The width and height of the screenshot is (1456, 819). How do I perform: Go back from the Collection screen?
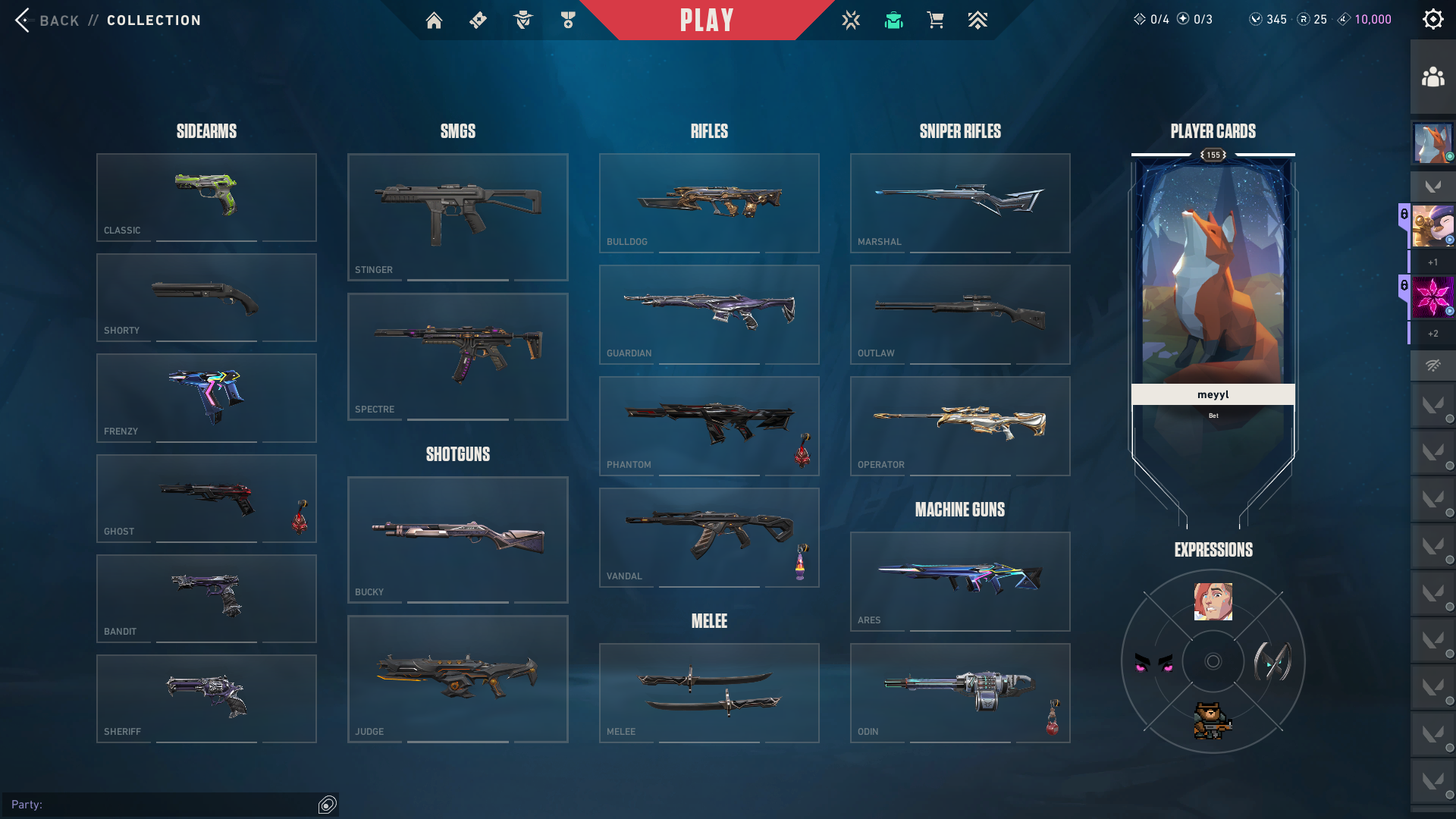point(47,20)
